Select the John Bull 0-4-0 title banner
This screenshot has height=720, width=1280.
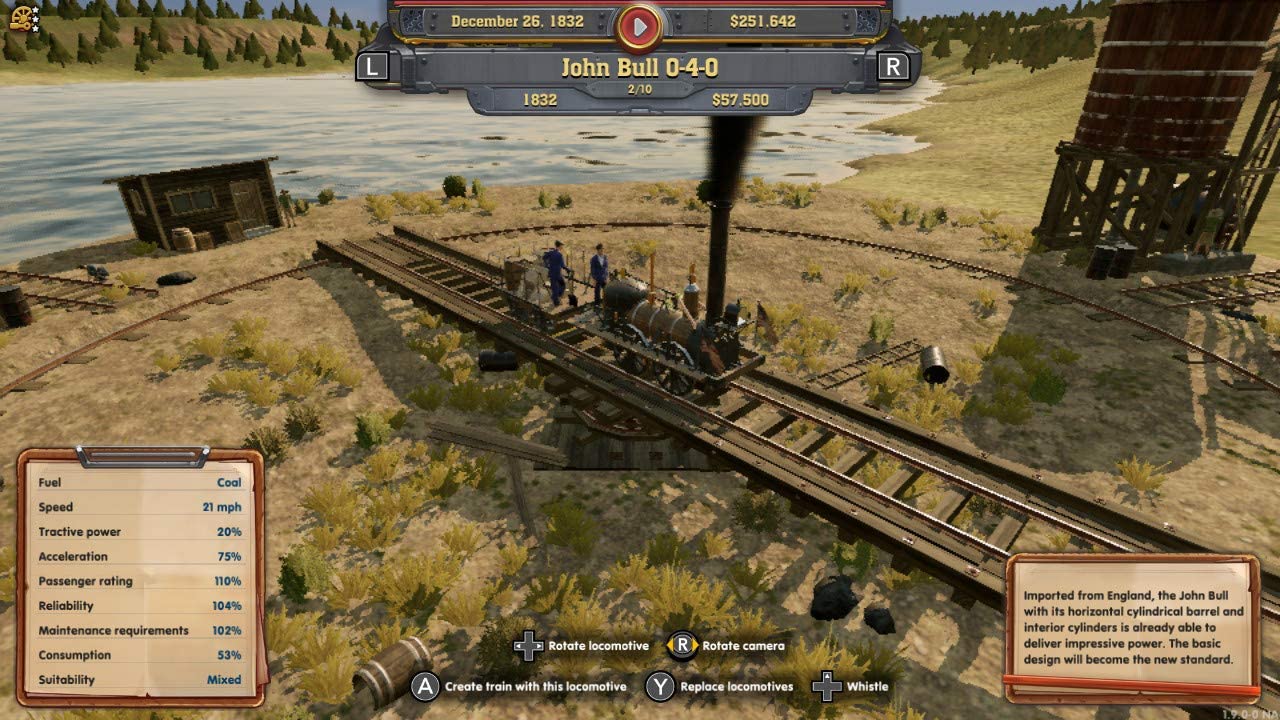[x=639, y=69]
